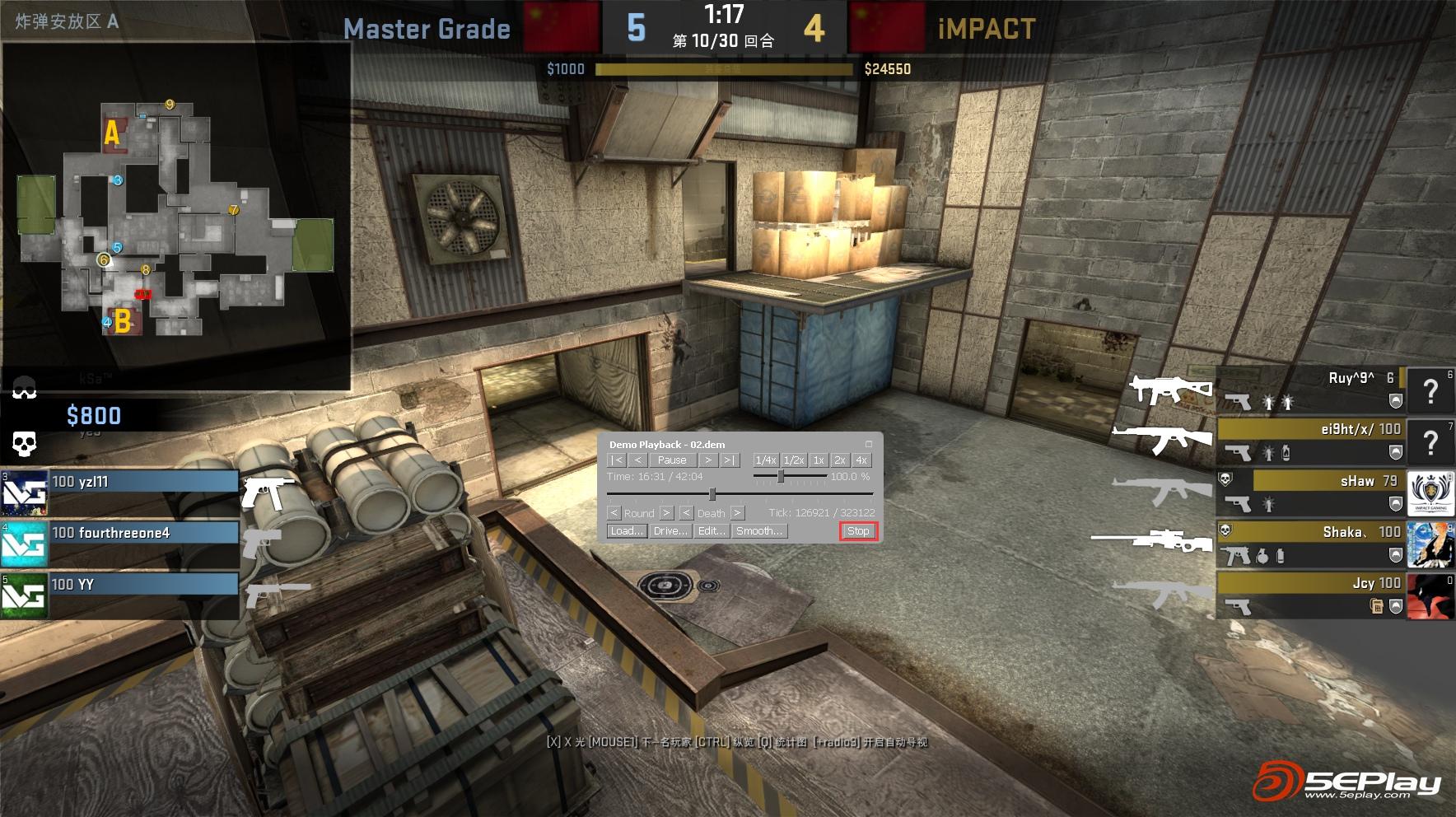Open the Edit... demo dialog

(x=712, y=531)
